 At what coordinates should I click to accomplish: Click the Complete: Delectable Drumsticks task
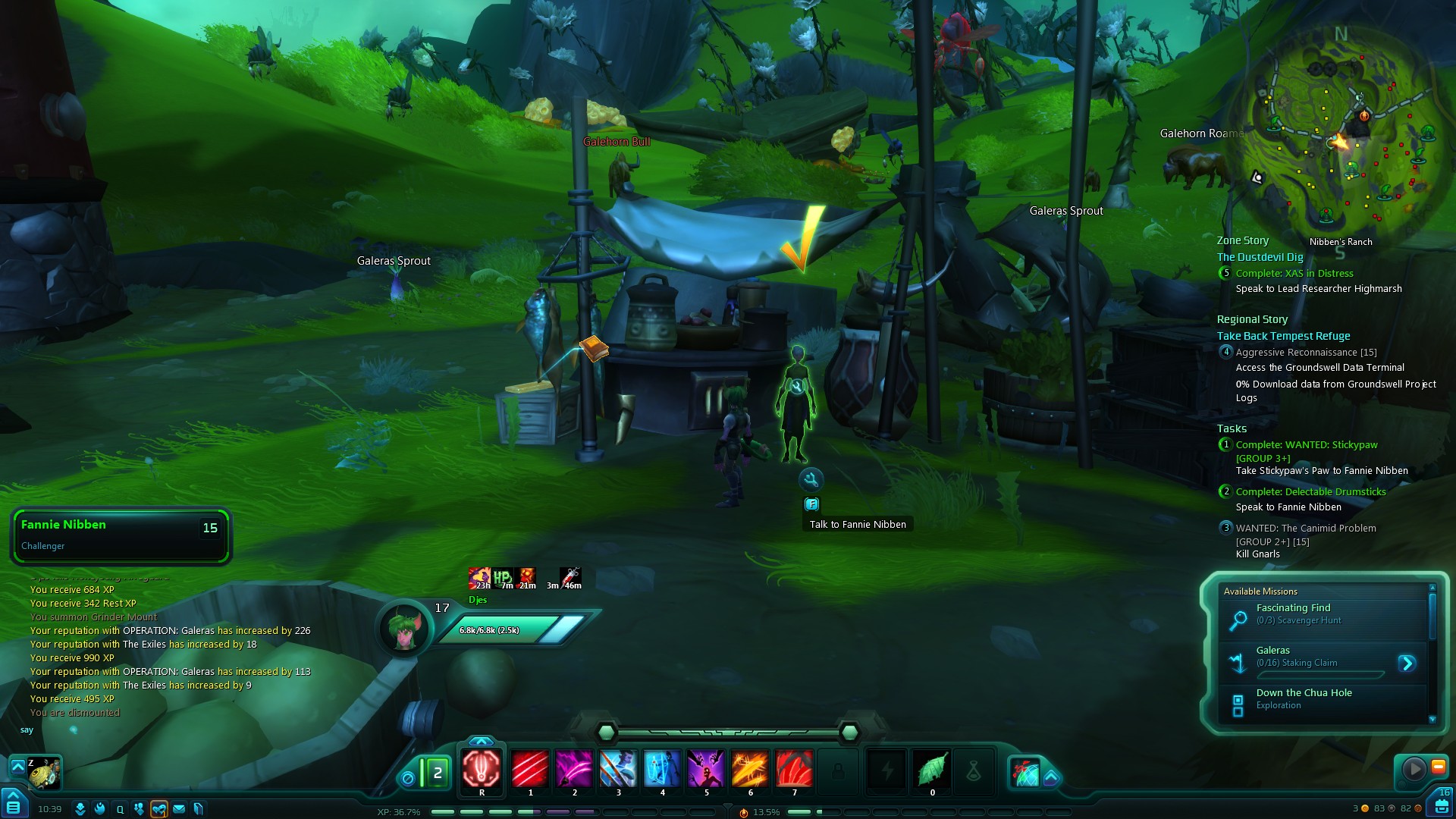coord(1310,491)
